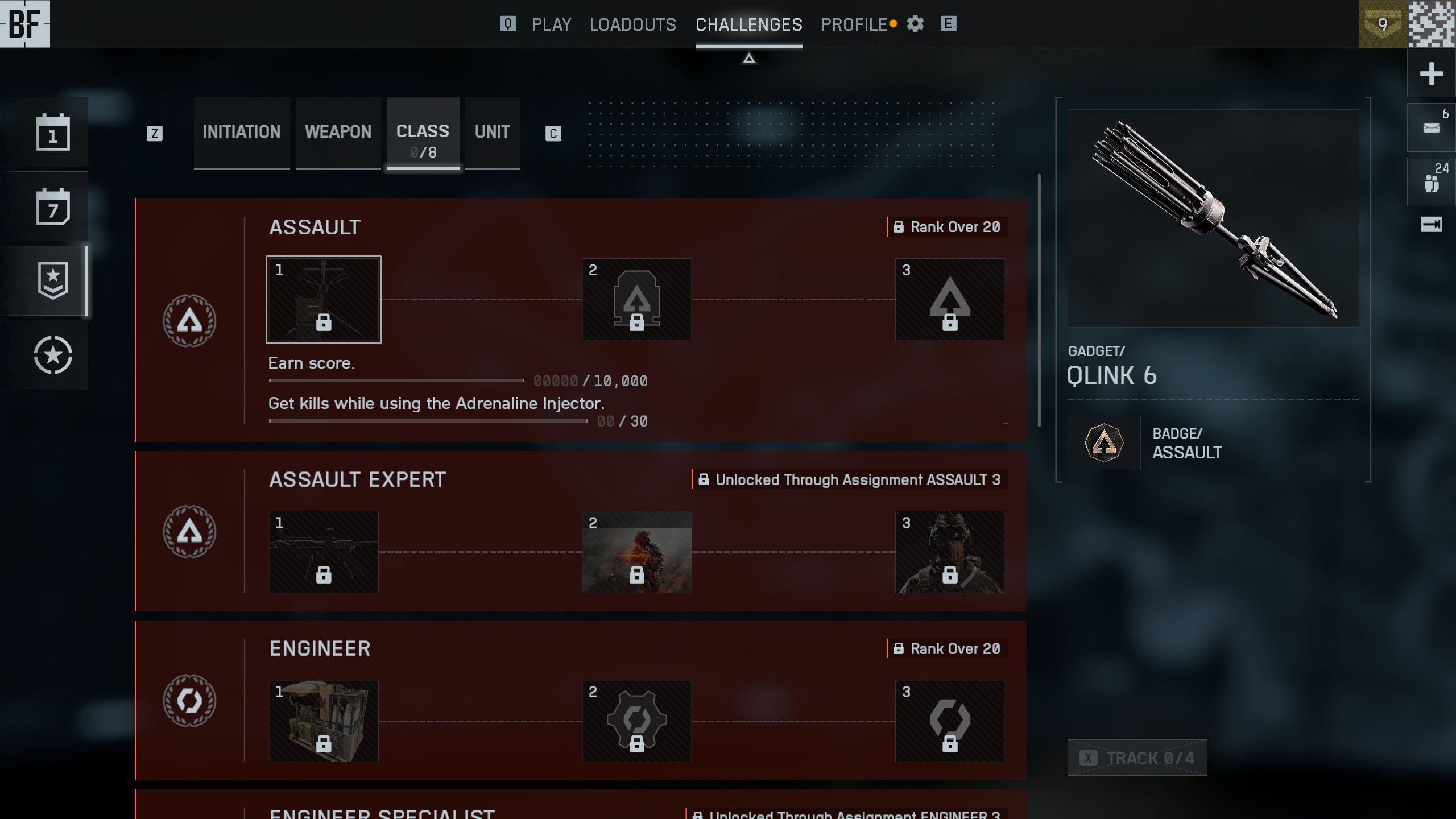
Task: Open the circled star challenges category
Action: pos(53,355)
